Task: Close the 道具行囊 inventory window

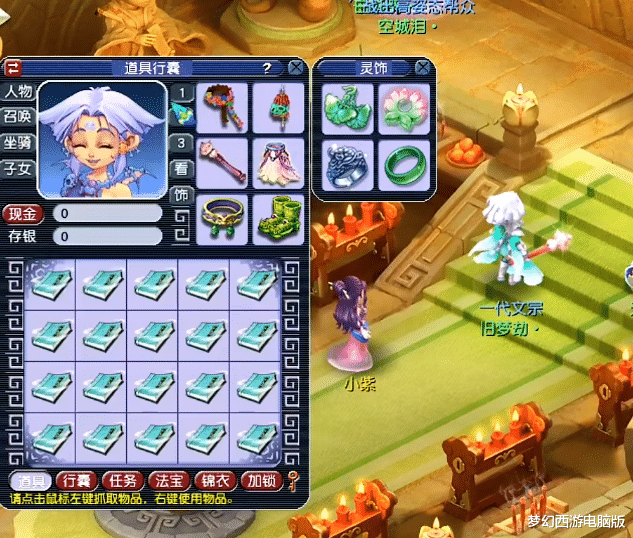Action: click(296, 68)
